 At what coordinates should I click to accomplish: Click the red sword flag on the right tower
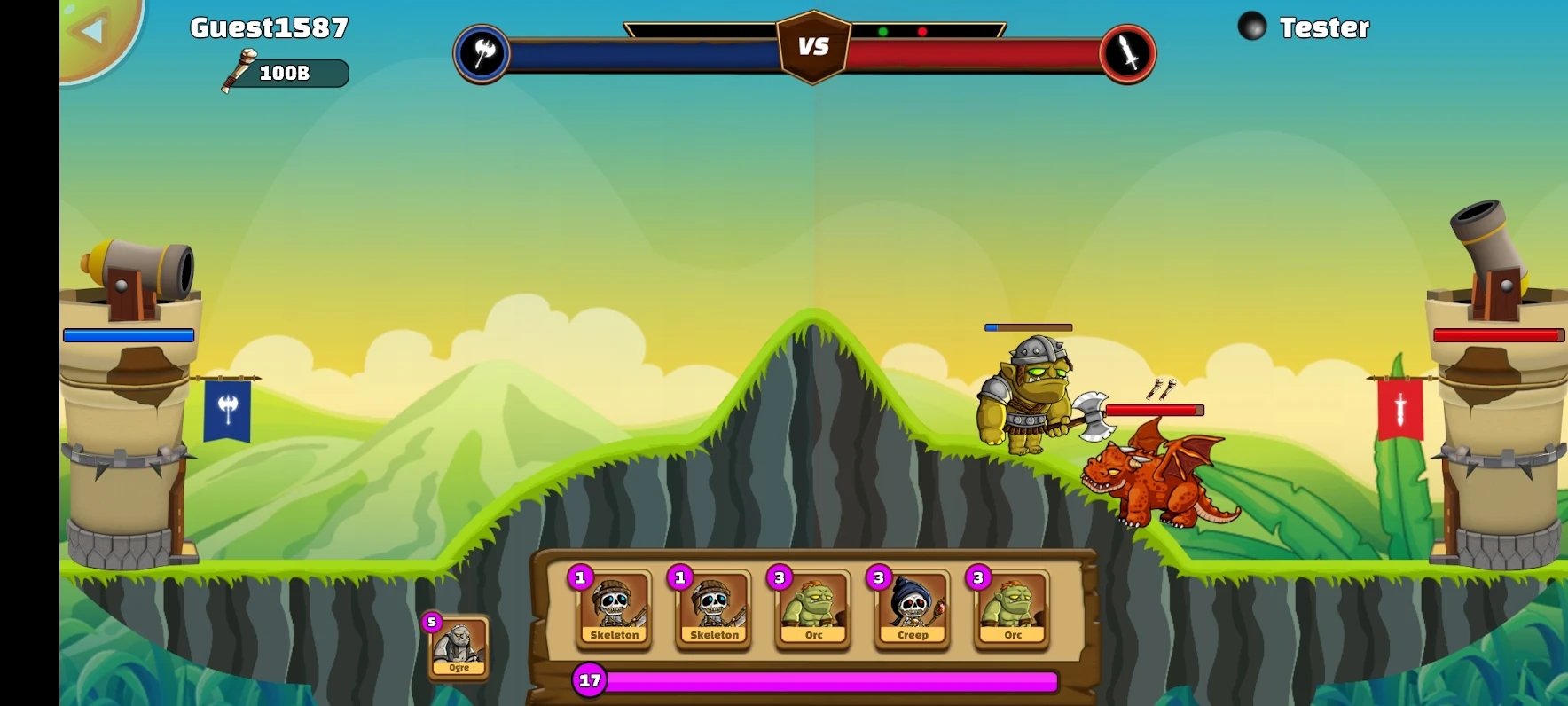(x=1398, y=409)
